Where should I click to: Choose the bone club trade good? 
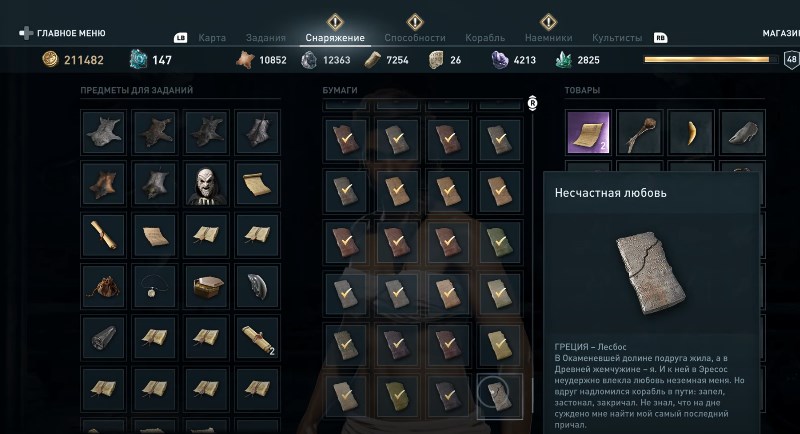pos(639,132)
